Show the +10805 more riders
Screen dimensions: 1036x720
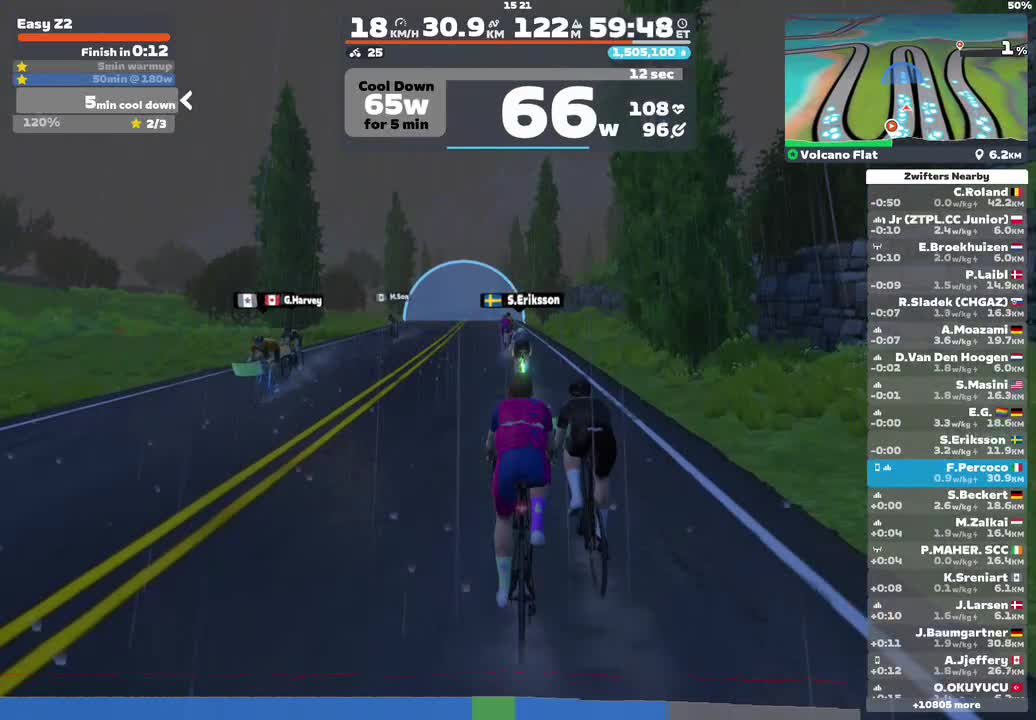coord(946,705)
